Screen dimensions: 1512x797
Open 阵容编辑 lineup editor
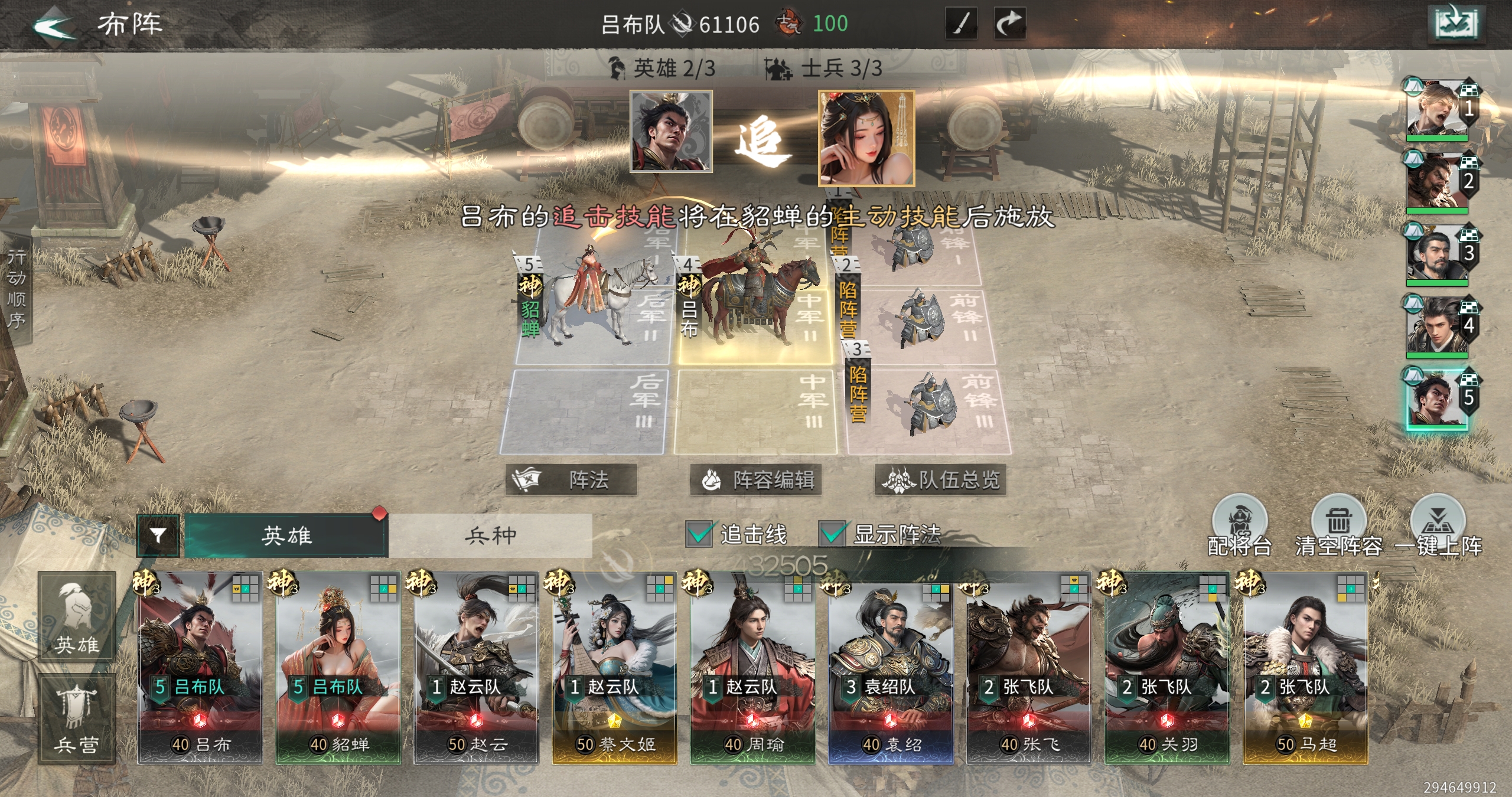point(756,479)
